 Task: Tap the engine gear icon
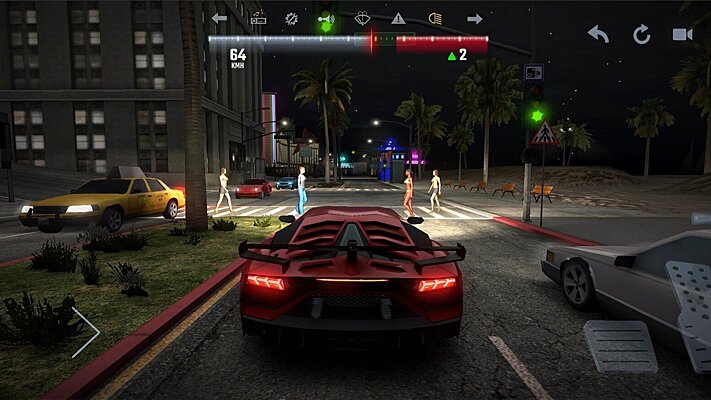[x=291, y=18]
